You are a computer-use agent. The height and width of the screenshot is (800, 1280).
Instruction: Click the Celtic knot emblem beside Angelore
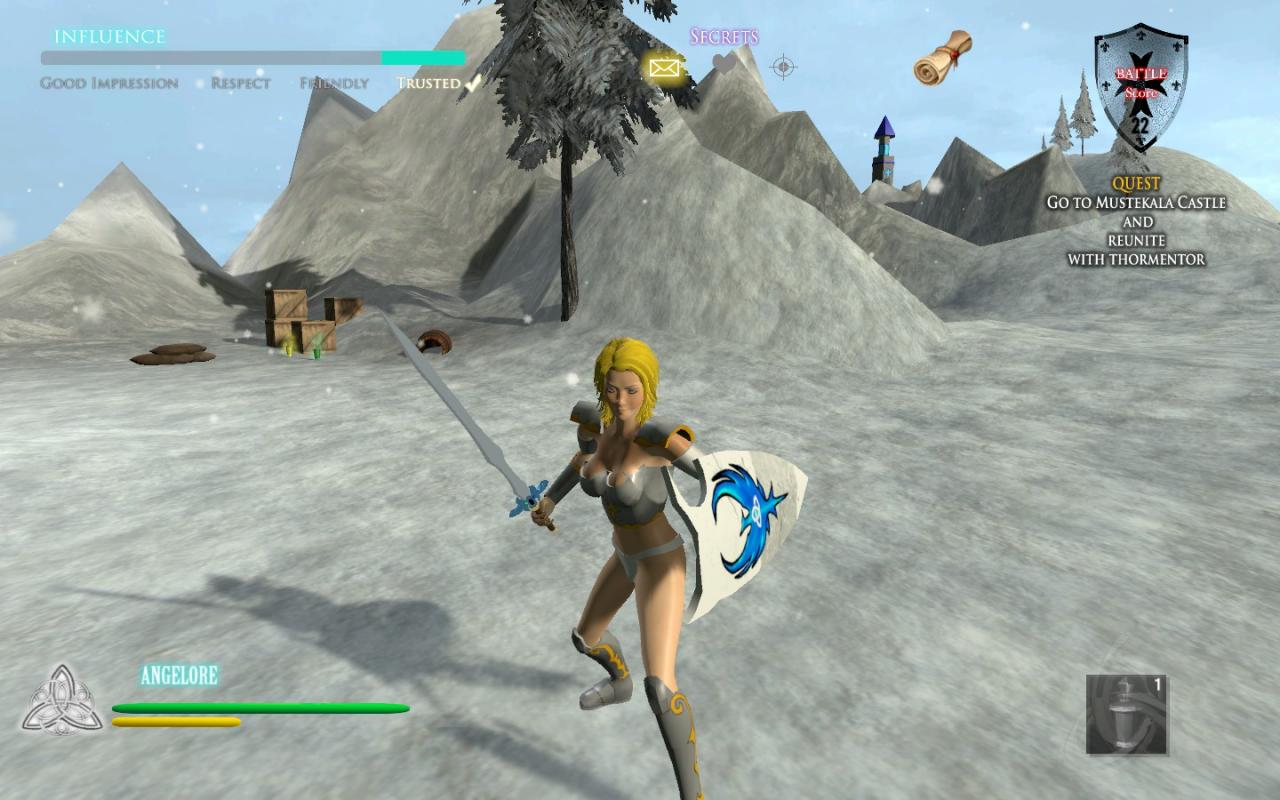[62, 700]
